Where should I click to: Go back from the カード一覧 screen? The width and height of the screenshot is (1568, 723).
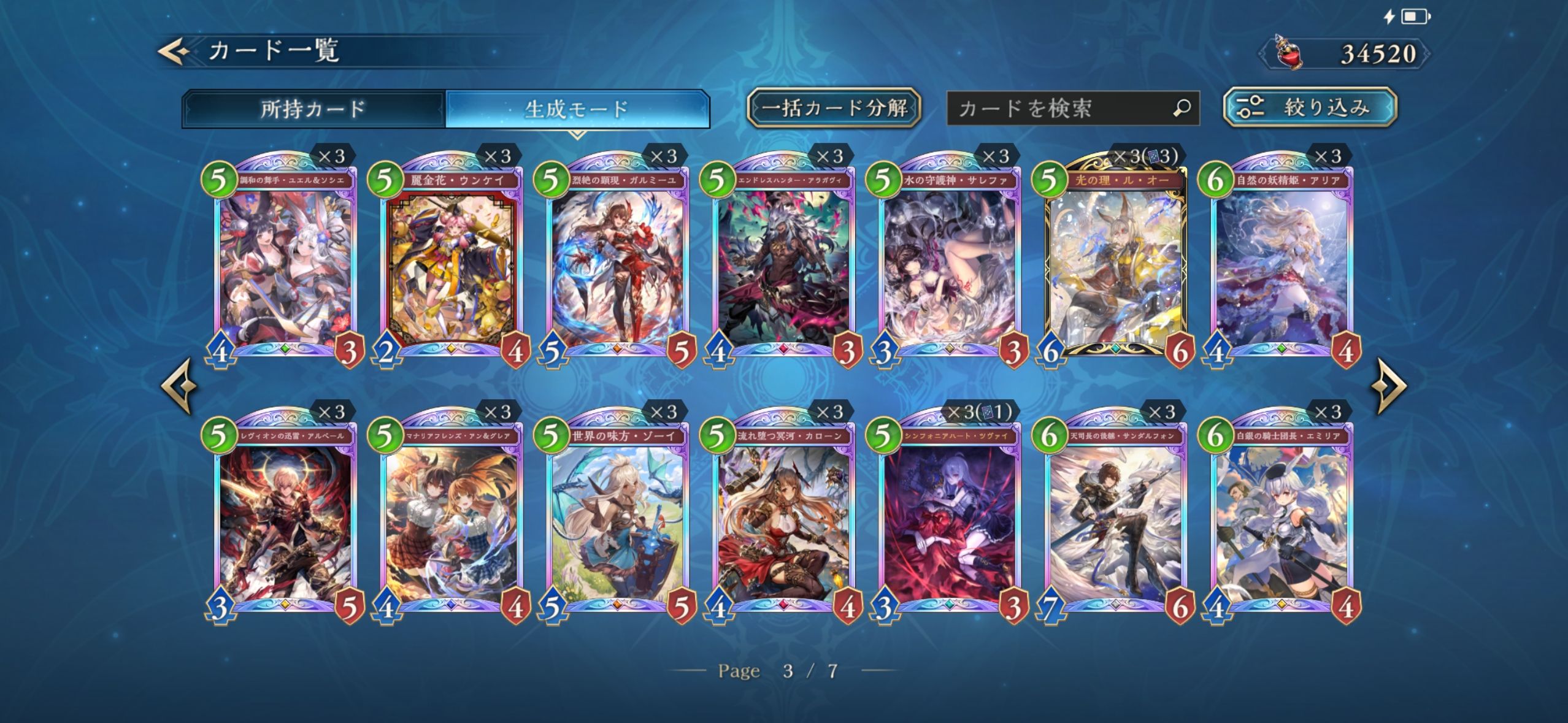174,52
